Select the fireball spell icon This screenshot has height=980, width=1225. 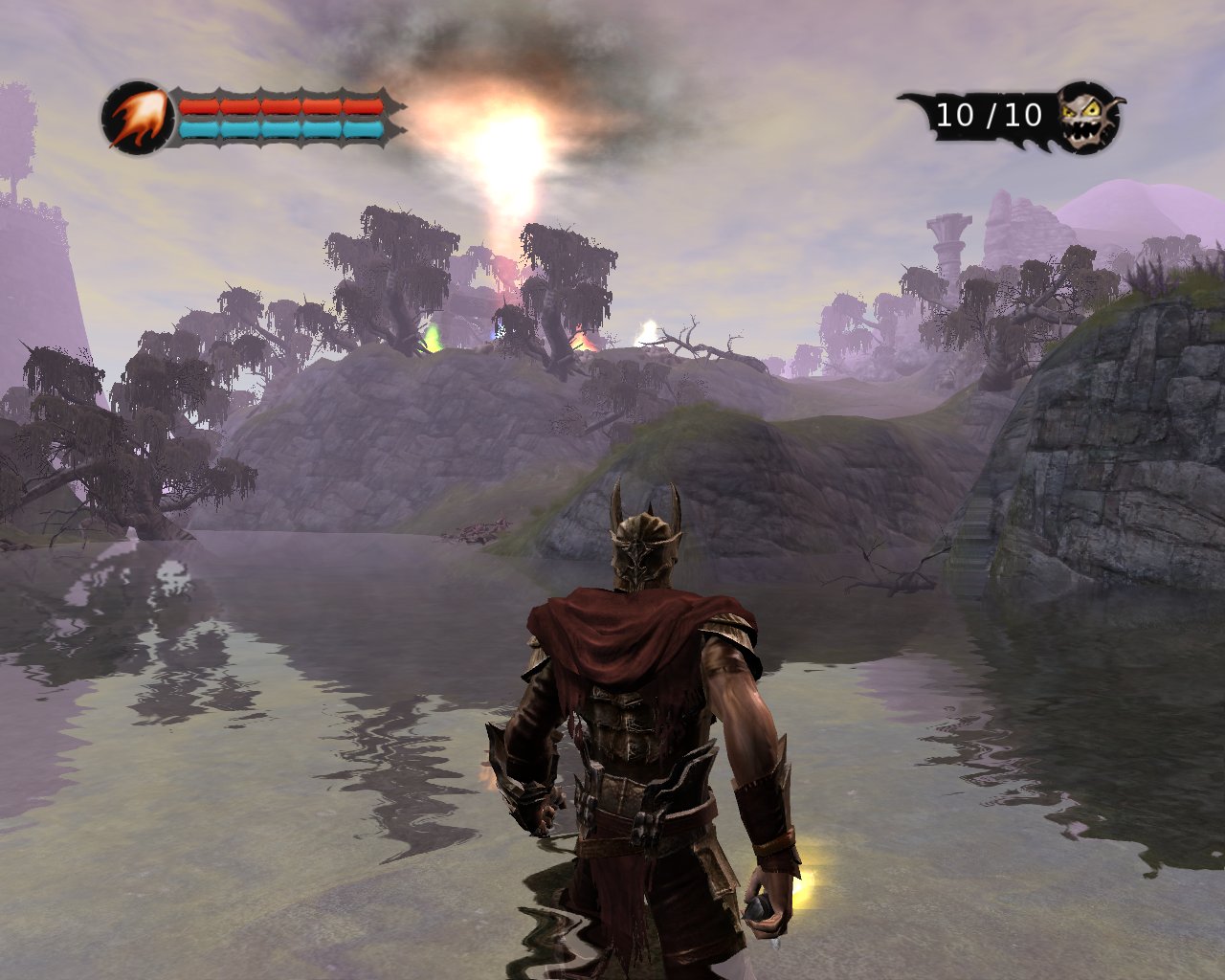136,118
